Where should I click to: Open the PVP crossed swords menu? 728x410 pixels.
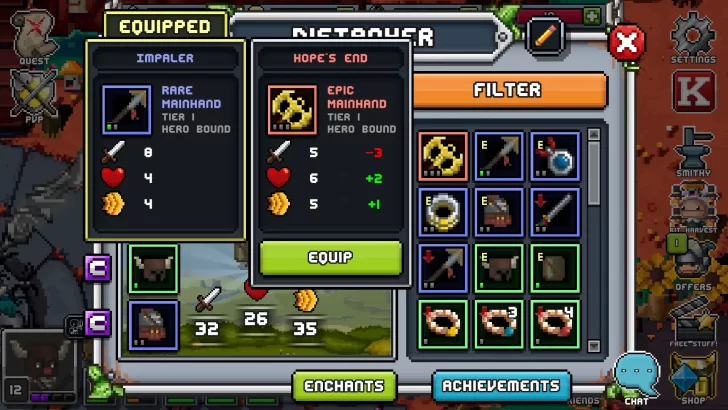[x=35, y=96]
